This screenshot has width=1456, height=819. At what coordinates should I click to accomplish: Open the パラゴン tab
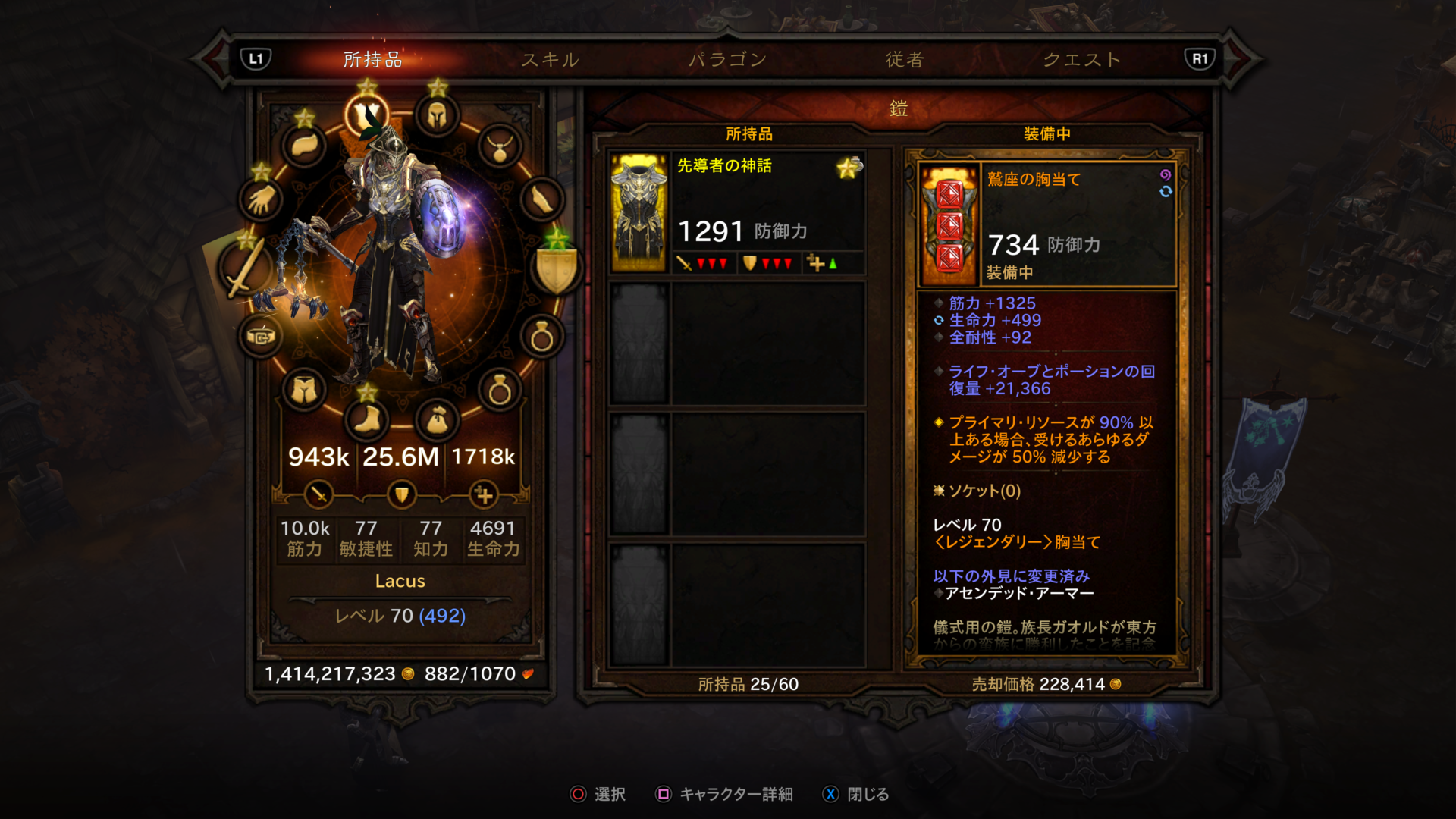point(727,59)
